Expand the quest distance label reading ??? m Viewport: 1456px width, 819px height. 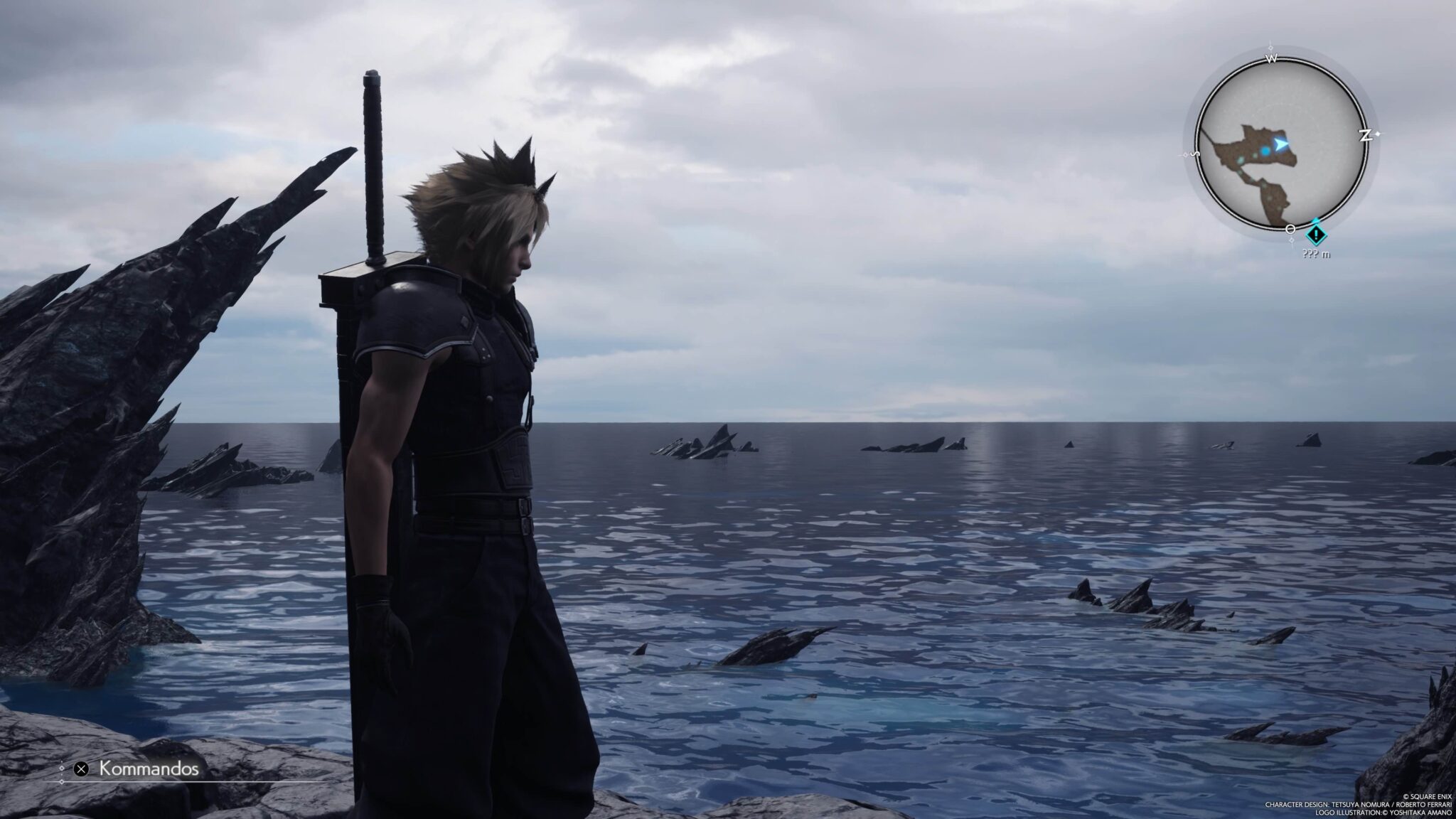point(1316,255)
